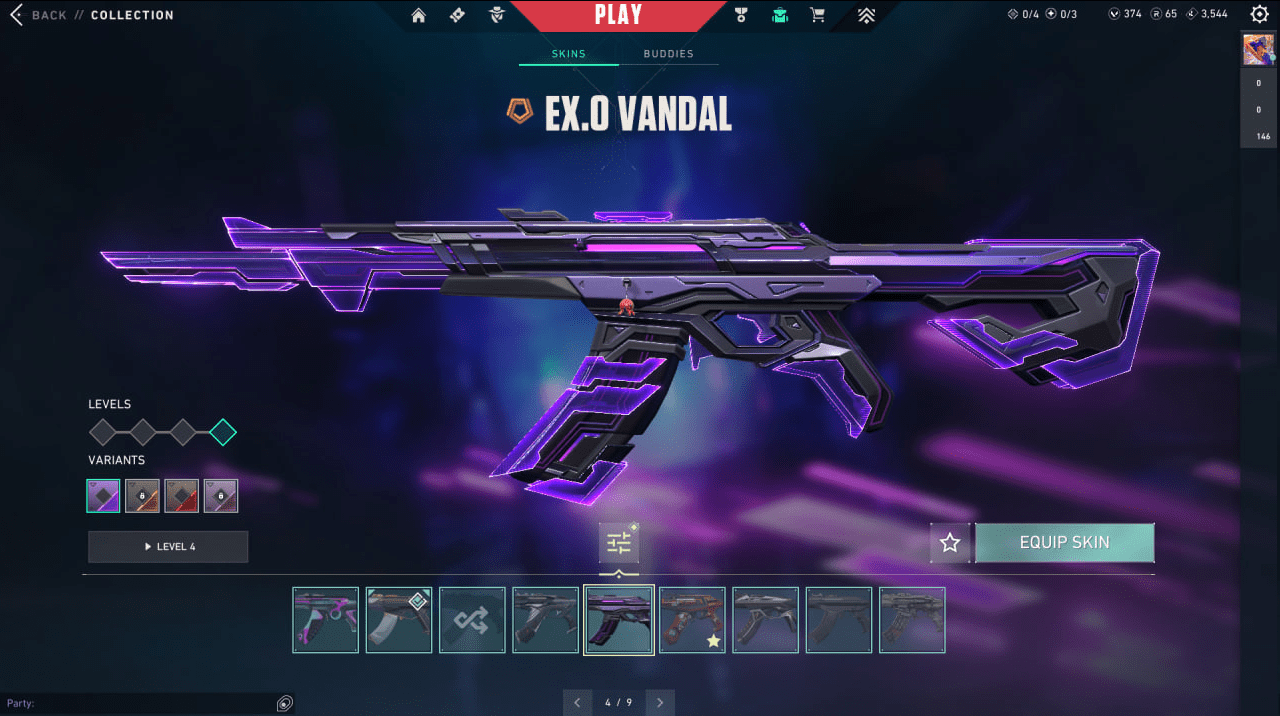The width and height of the screenshot is (1280, 716).
Task: Switch to the Buddies tab
Action: [x=668, y=54]
